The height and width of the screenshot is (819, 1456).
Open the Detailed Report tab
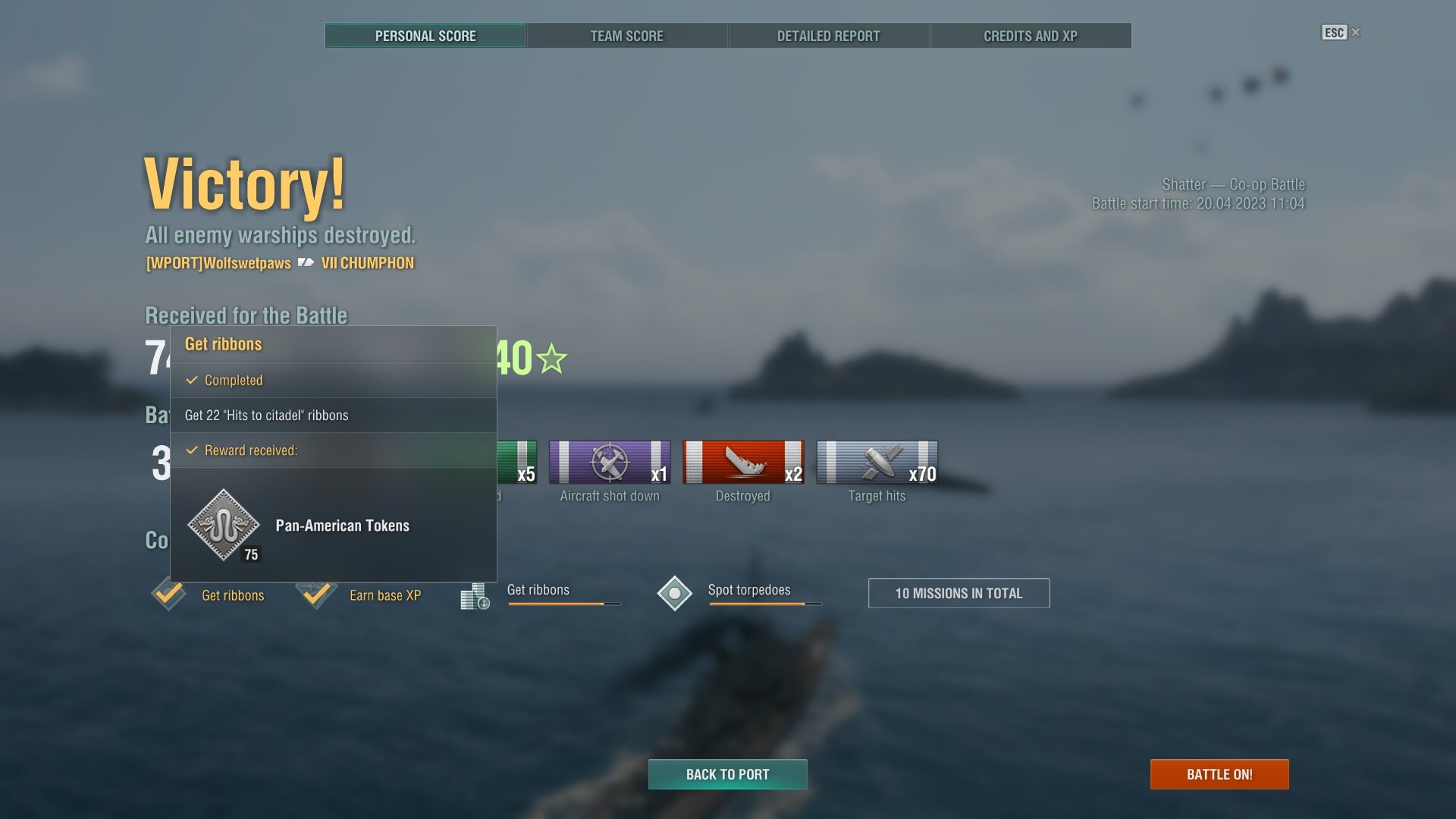tap(828, 36)
